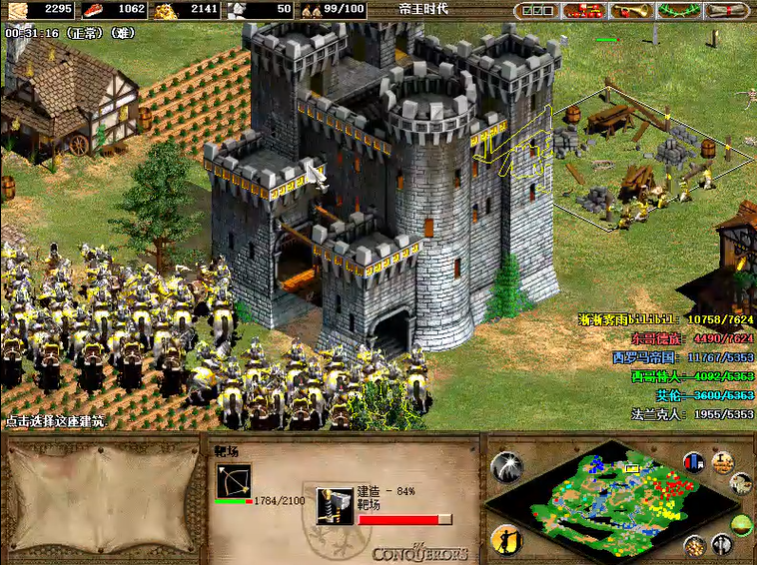Open the objectives checklist button
757x565 pixels.
(538, 11)
